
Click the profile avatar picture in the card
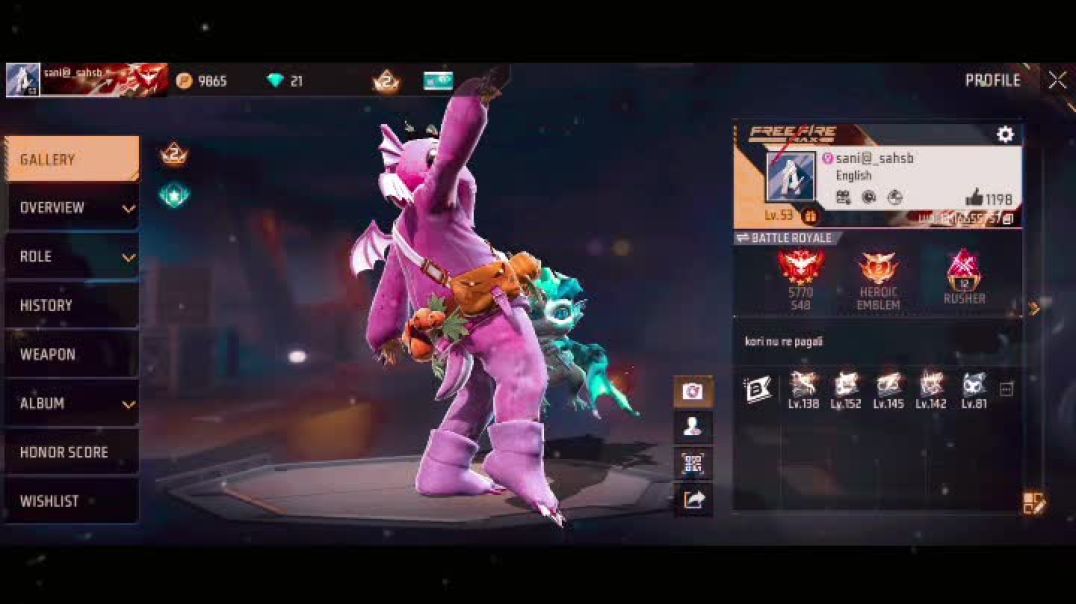pyautogui.click(x=791, y=177)
